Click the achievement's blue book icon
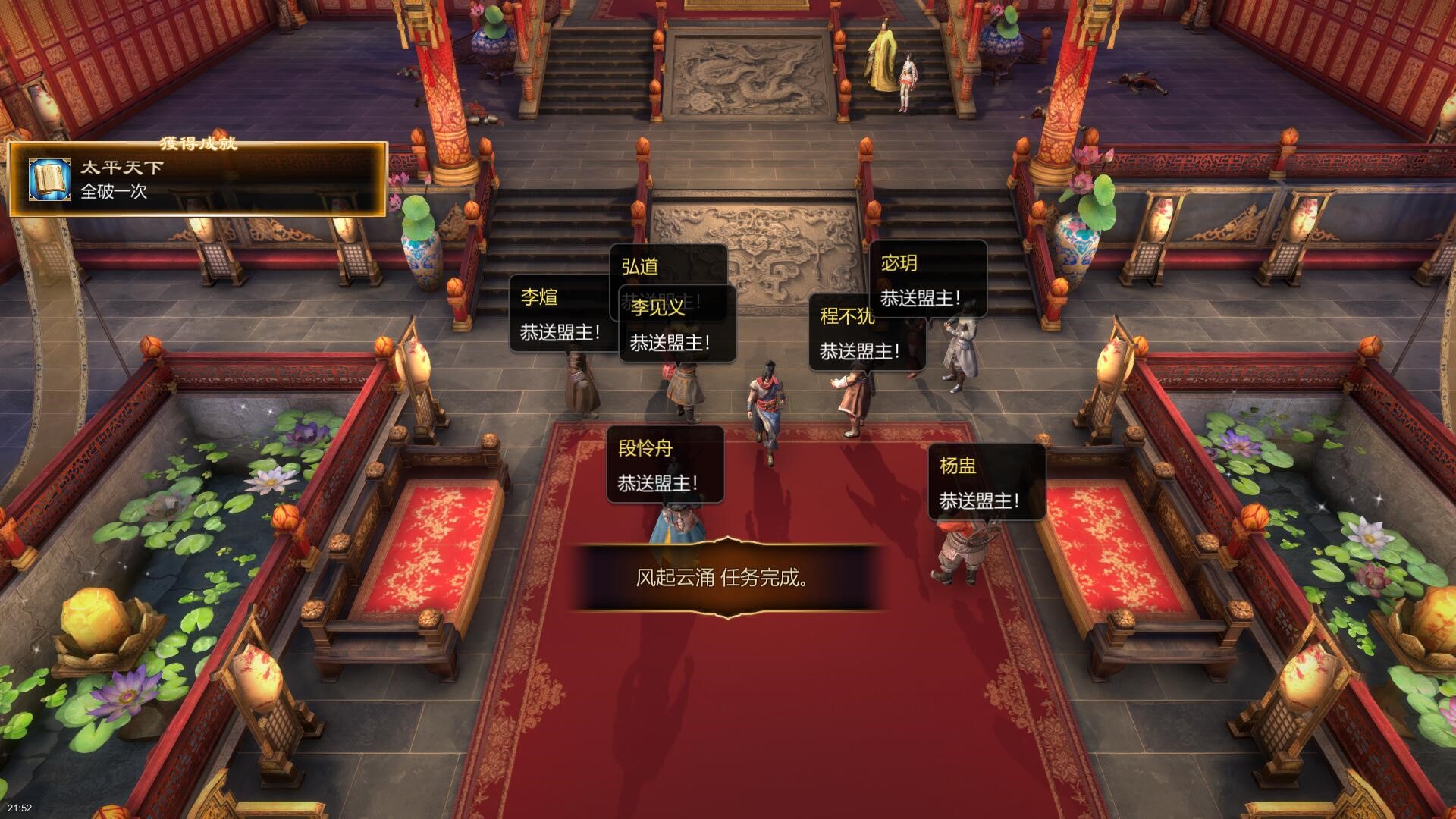This screenshot has height=819, width=1456. [x=50, y=180]
